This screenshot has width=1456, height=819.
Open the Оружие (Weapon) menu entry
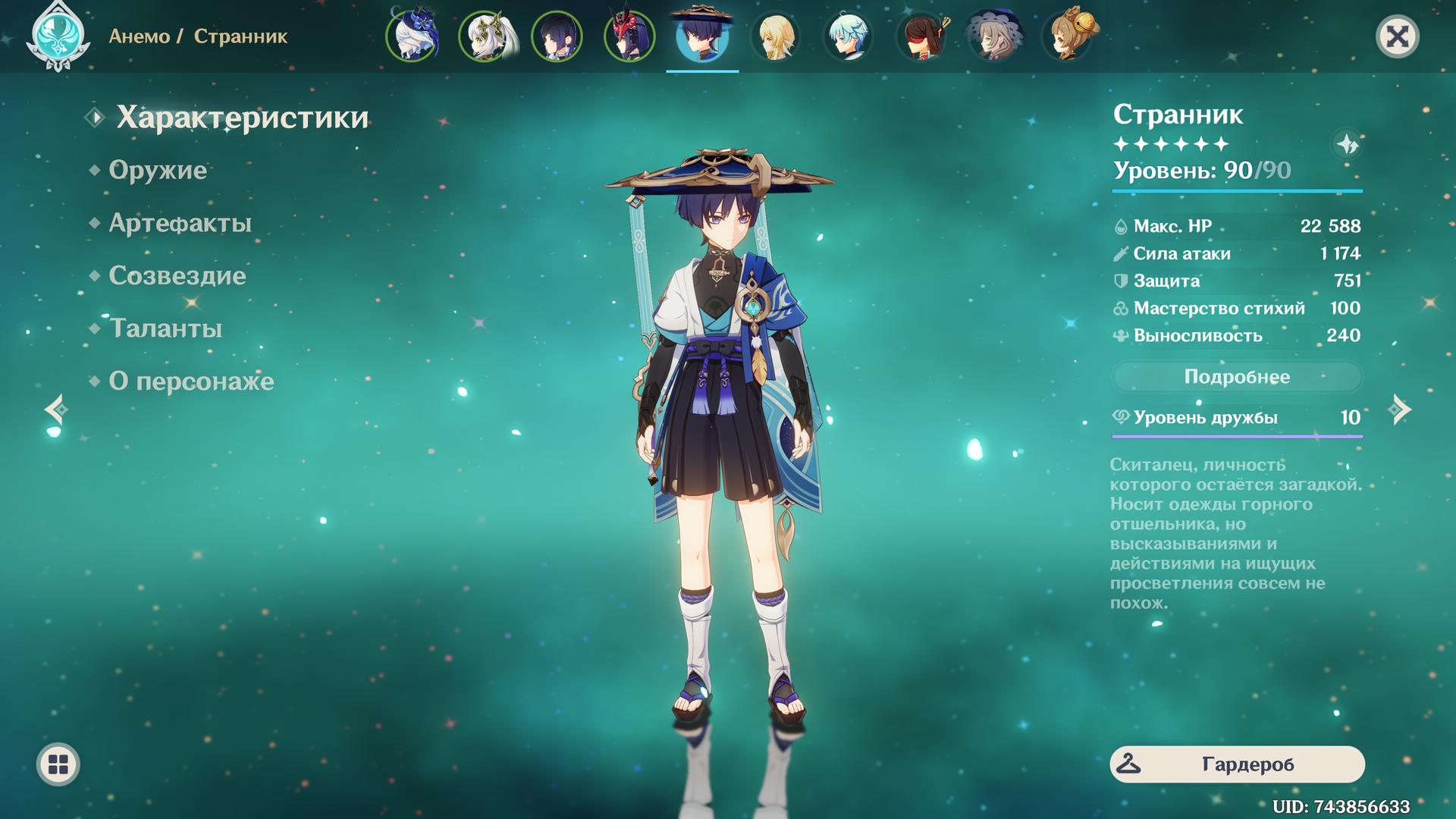[x=158, y=170]
